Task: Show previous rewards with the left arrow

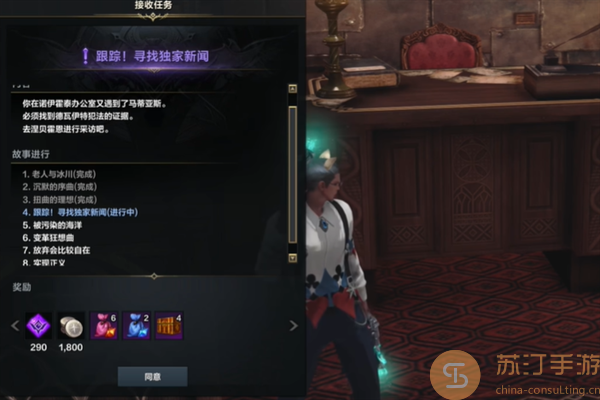Action: pyautogui.click(x=14, y=326)
